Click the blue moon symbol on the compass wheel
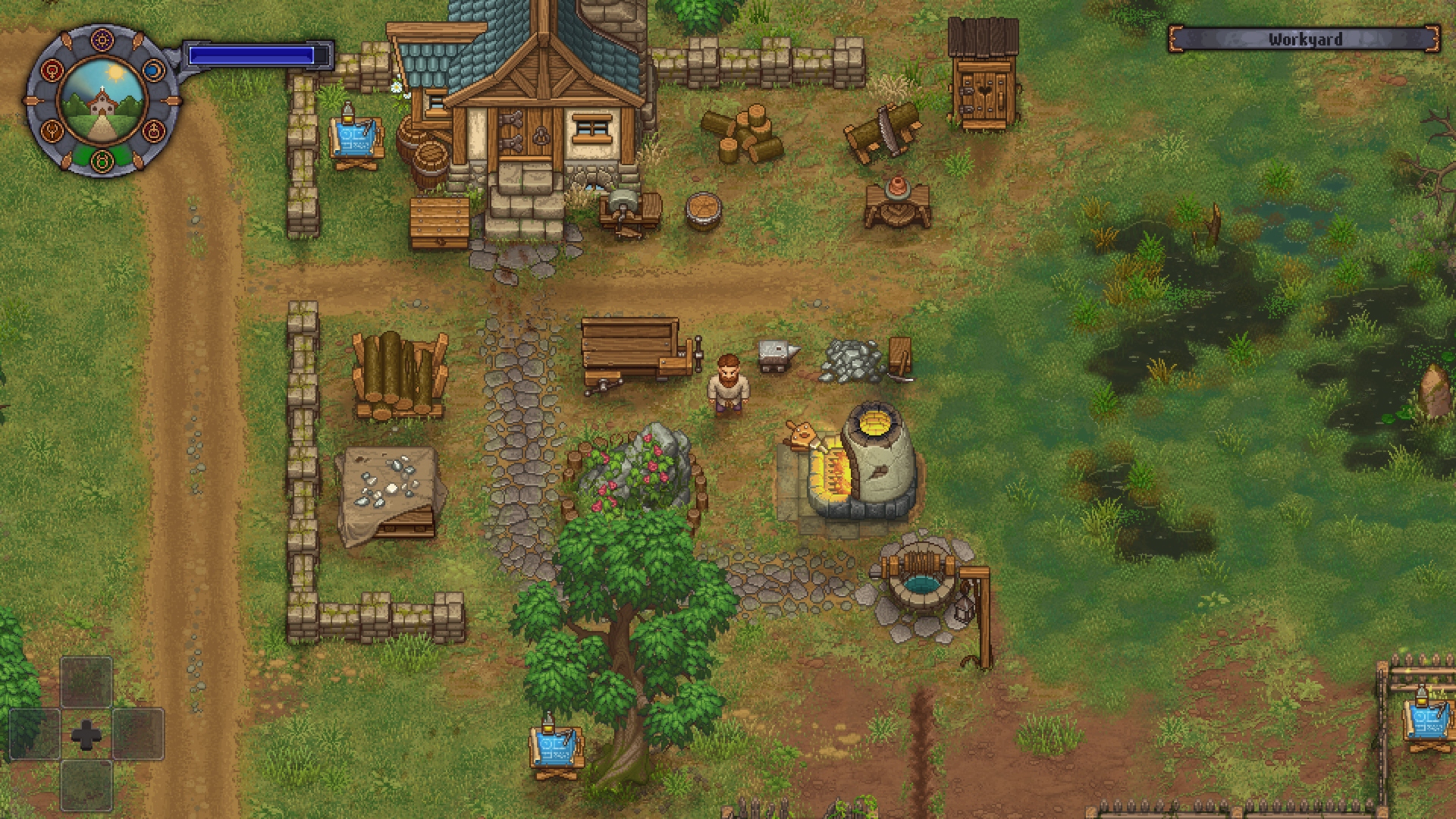Screen dimensions: 1456x819 pos(154,71)
